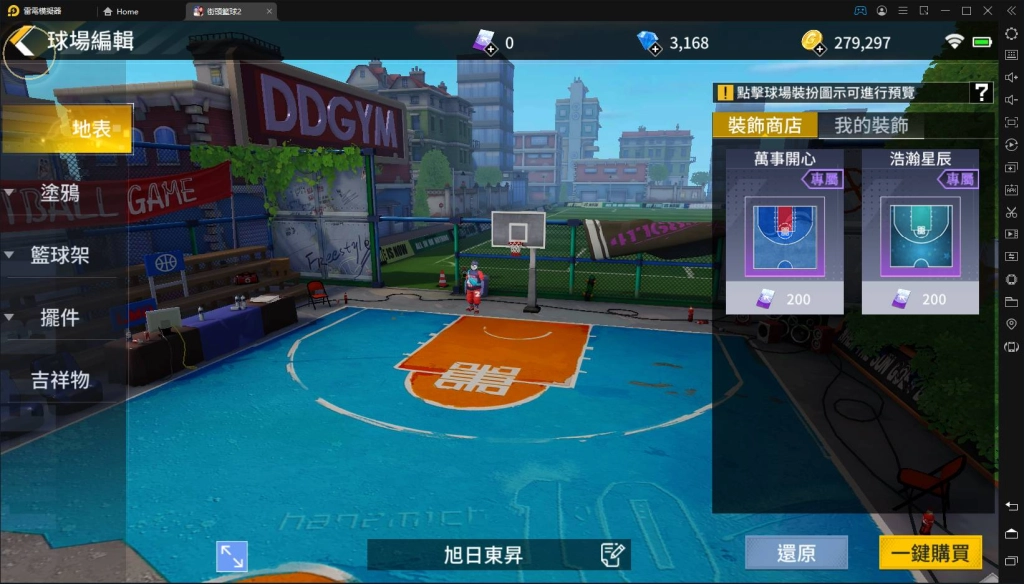Preview the 萬事開心 court floor
This screenshot has height=584, width=1024.
click(x=784, y=236)
